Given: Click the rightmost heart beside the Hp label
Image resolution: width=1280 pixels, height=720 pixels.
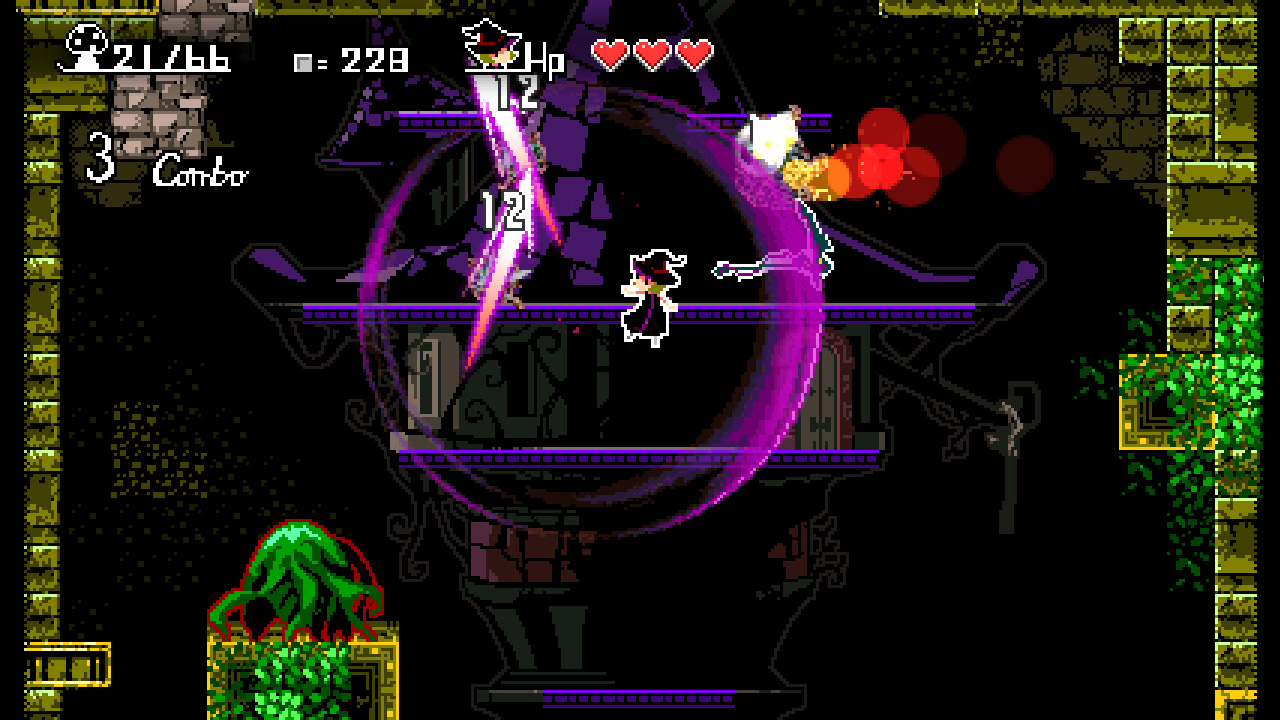Looking at the screenshot, I should (692, 53).
